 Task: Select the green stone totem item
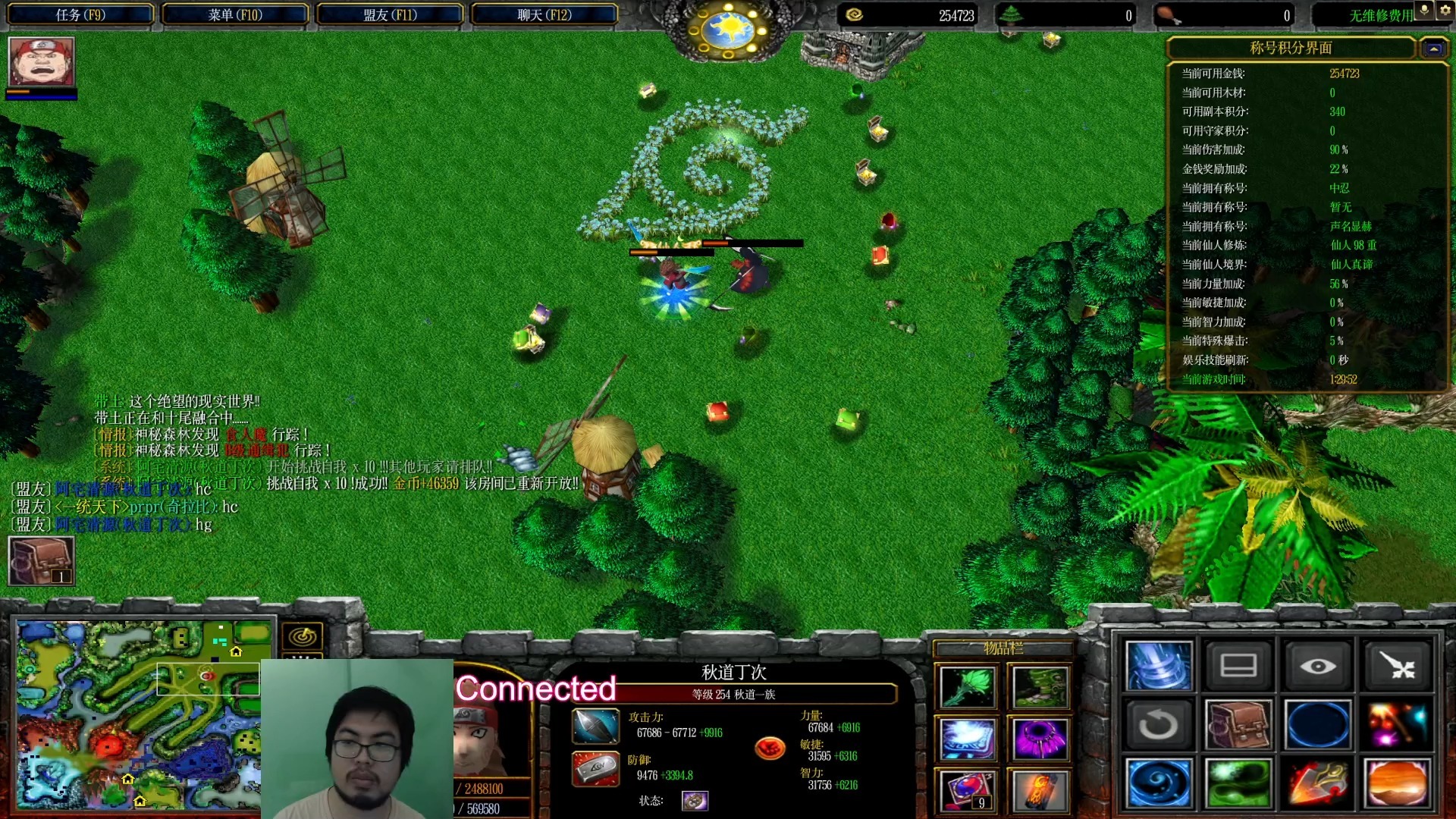tap(1040, 687)
